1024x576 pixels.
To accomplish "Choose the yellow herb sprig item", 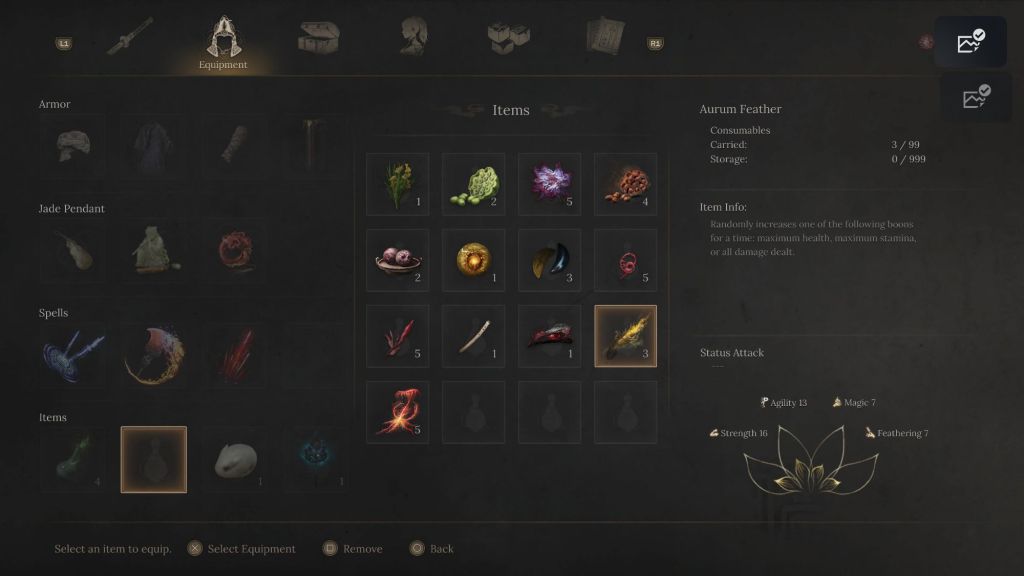I will (x=398, y=184).
